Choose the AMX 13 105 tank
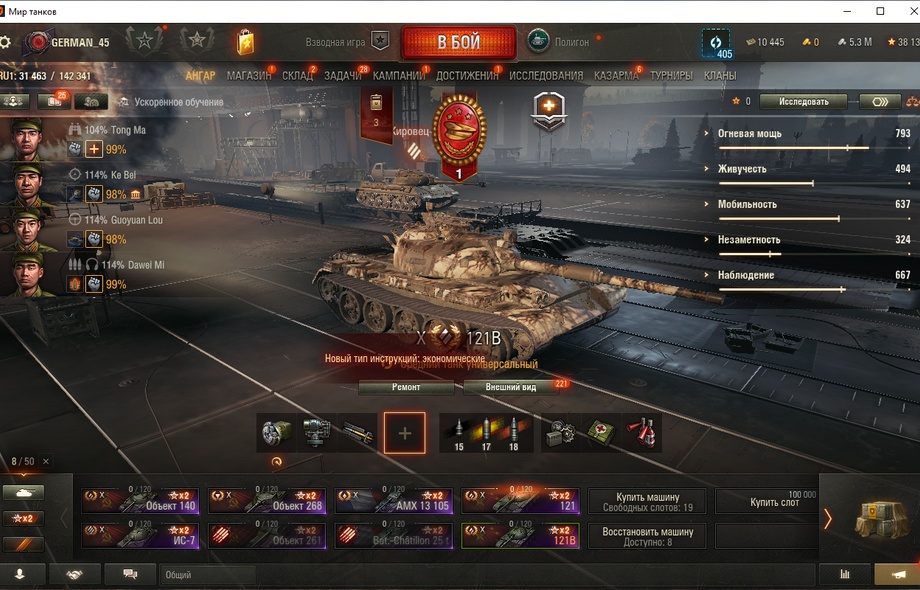920x590 pixels. coord(393,501)
